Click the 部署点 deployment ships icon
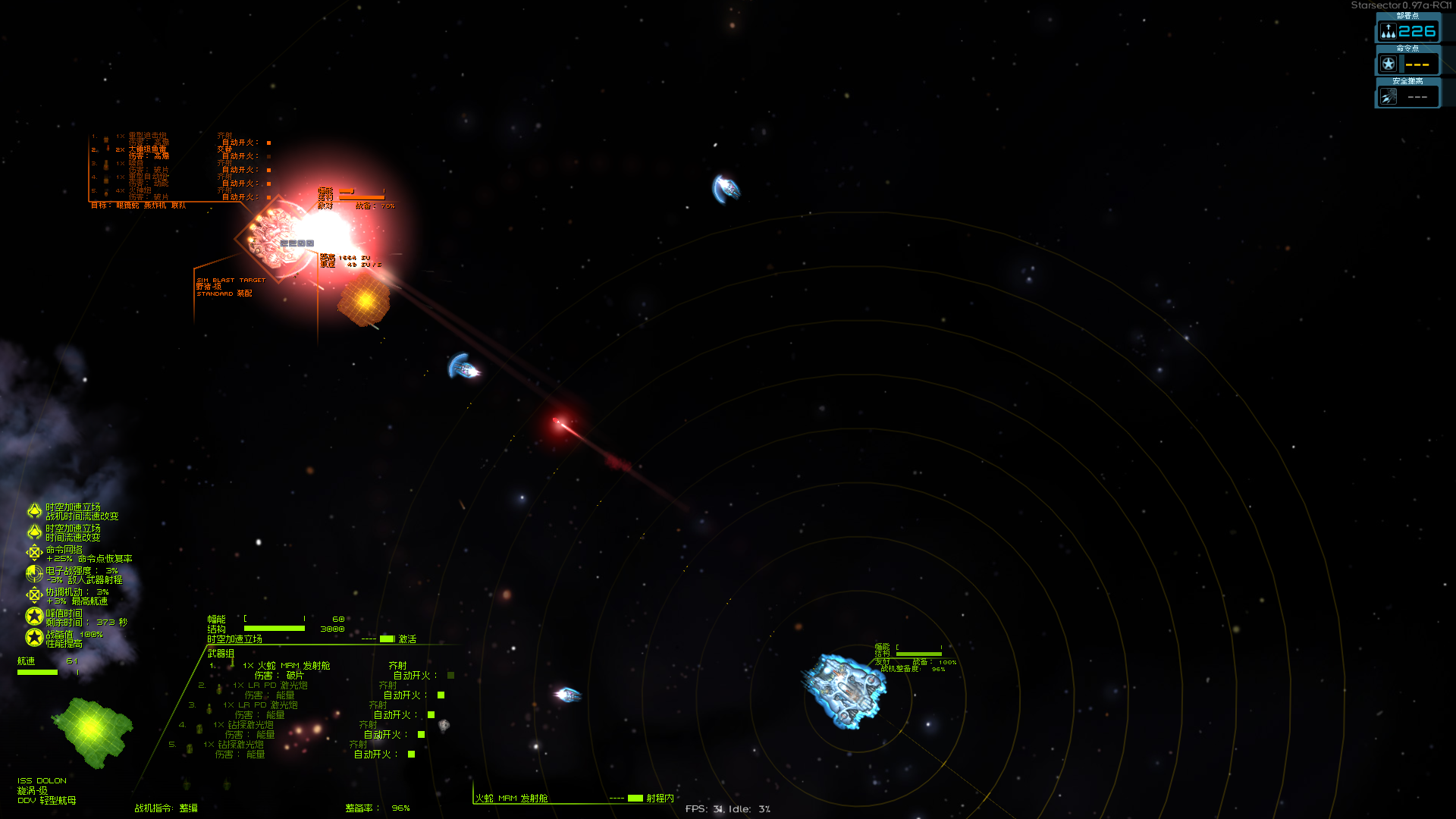This screenshot has width=1456, height=819. (1388, 31)
